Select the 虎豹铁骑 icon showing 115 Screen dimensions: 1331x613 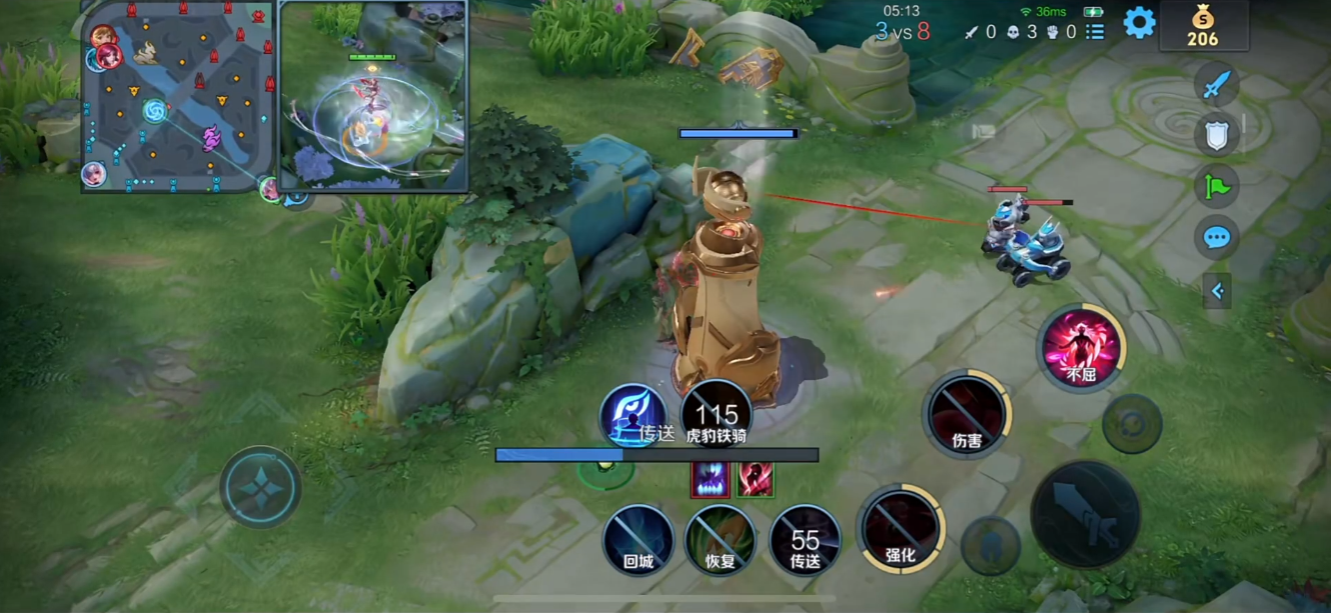(716, 414)
